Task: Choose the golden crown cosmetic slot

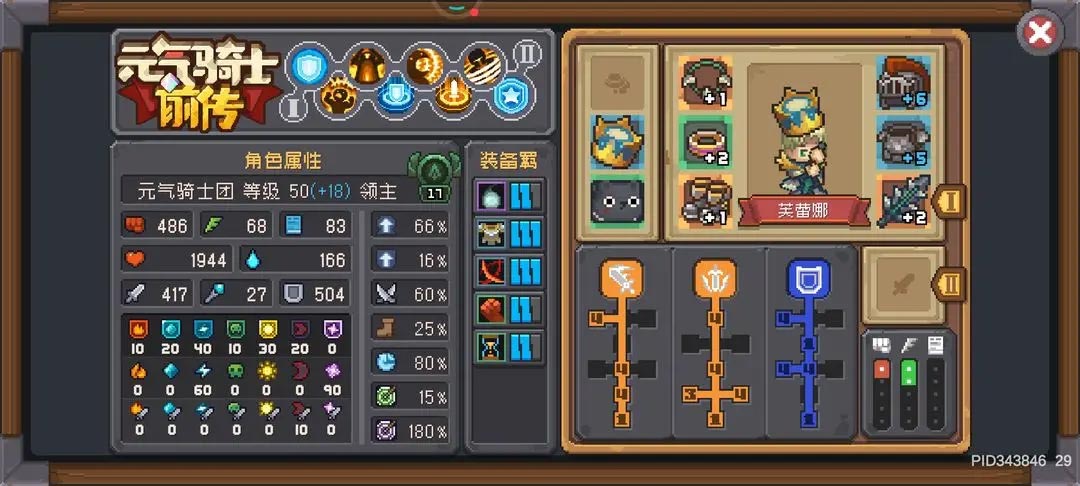Action: point(616,142)
